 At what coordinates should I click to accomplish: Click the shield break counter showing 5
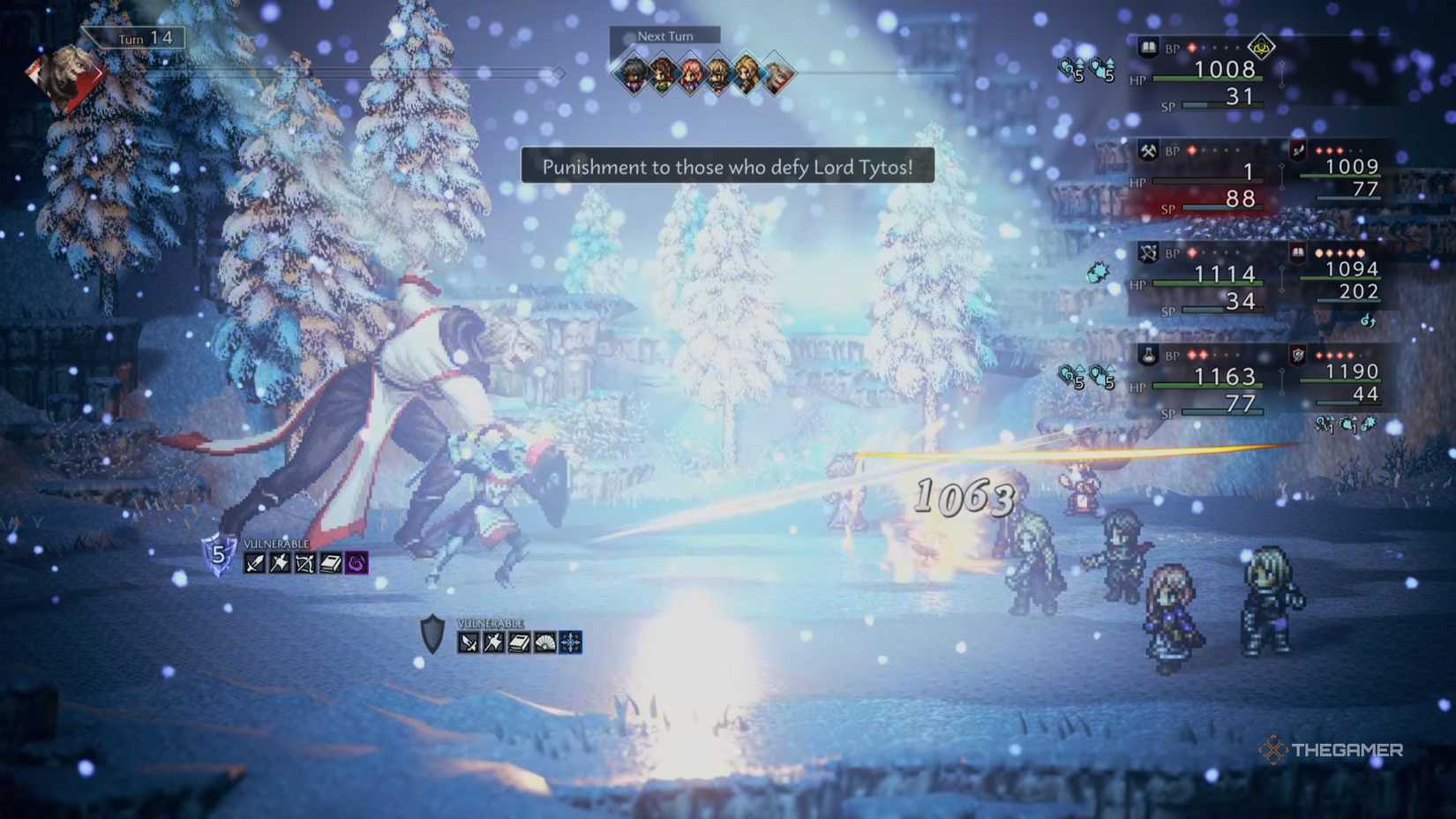(x=217, y=553)
